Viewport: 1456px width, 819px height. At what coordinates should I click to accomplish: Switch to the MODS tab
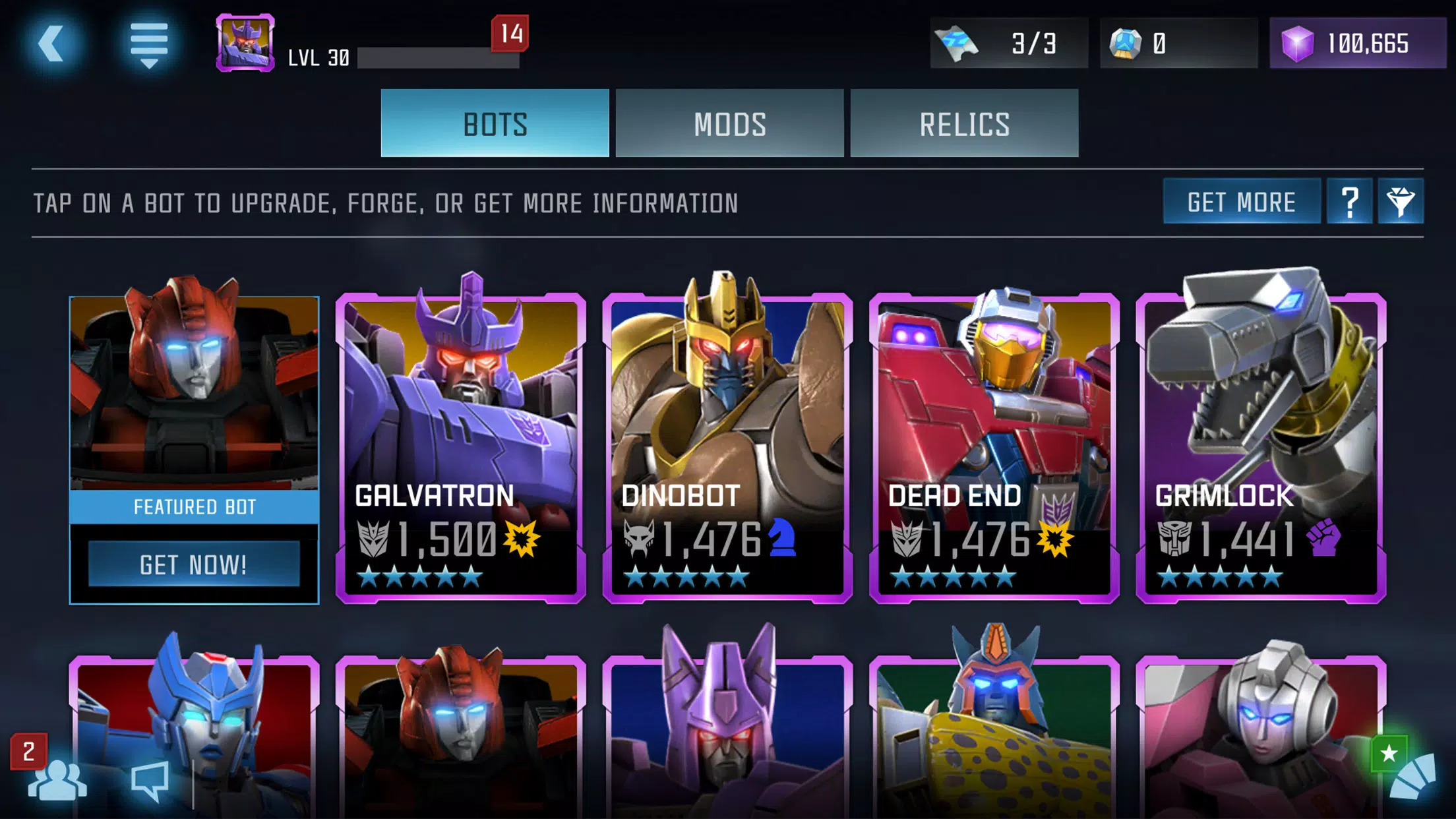point(729,124)
